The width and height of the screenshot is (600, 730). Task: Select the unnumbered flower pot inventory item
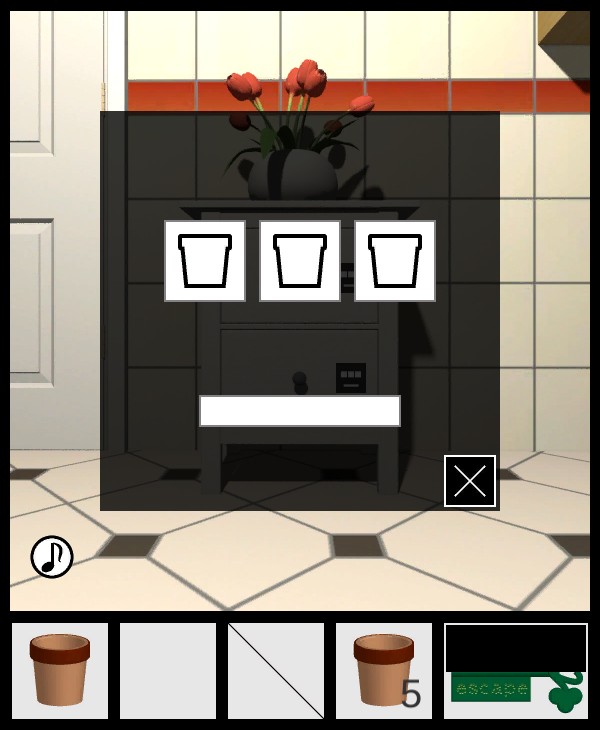tap(60, 670)
